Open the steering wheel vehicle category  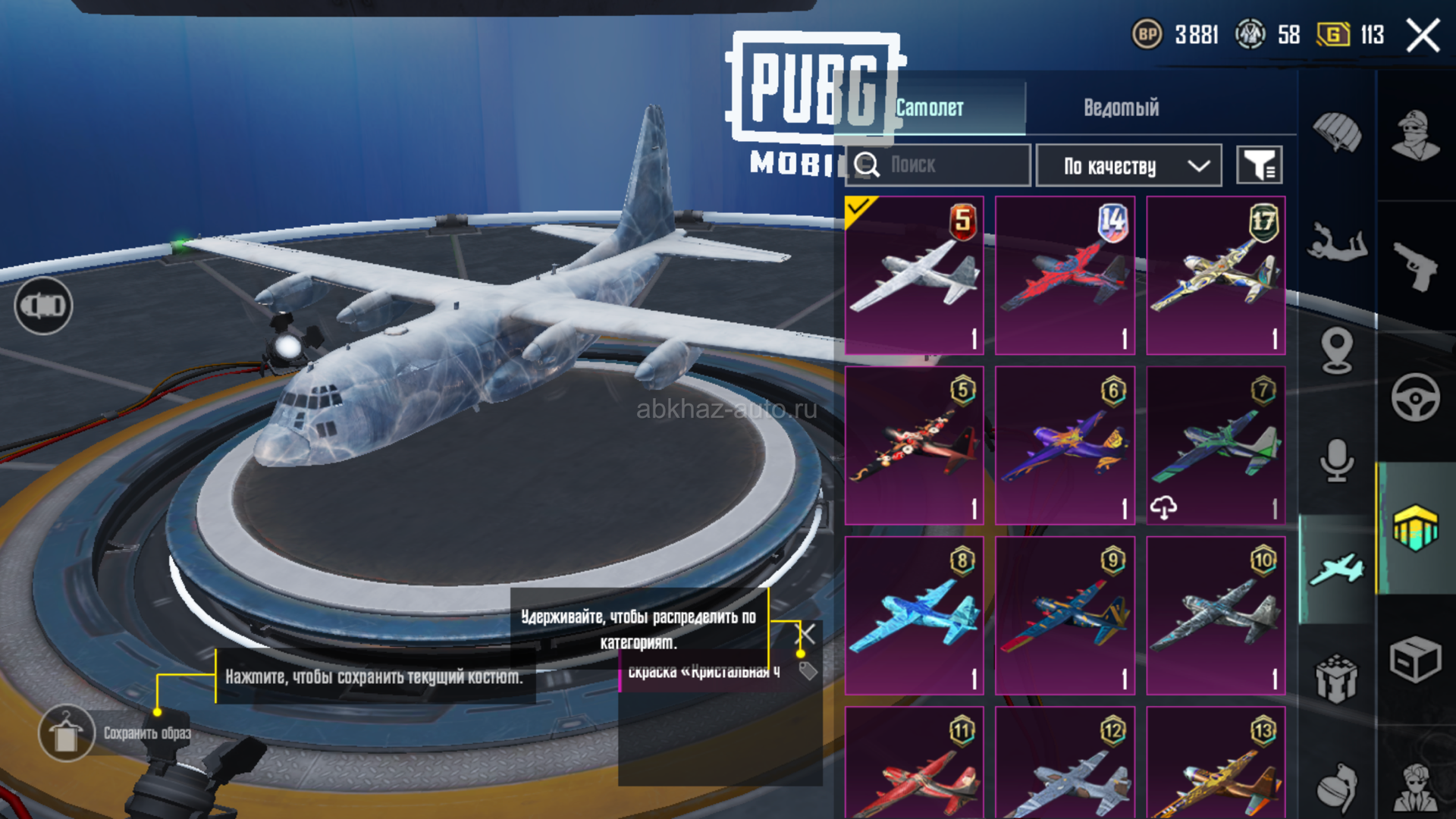coord(1415,397)
